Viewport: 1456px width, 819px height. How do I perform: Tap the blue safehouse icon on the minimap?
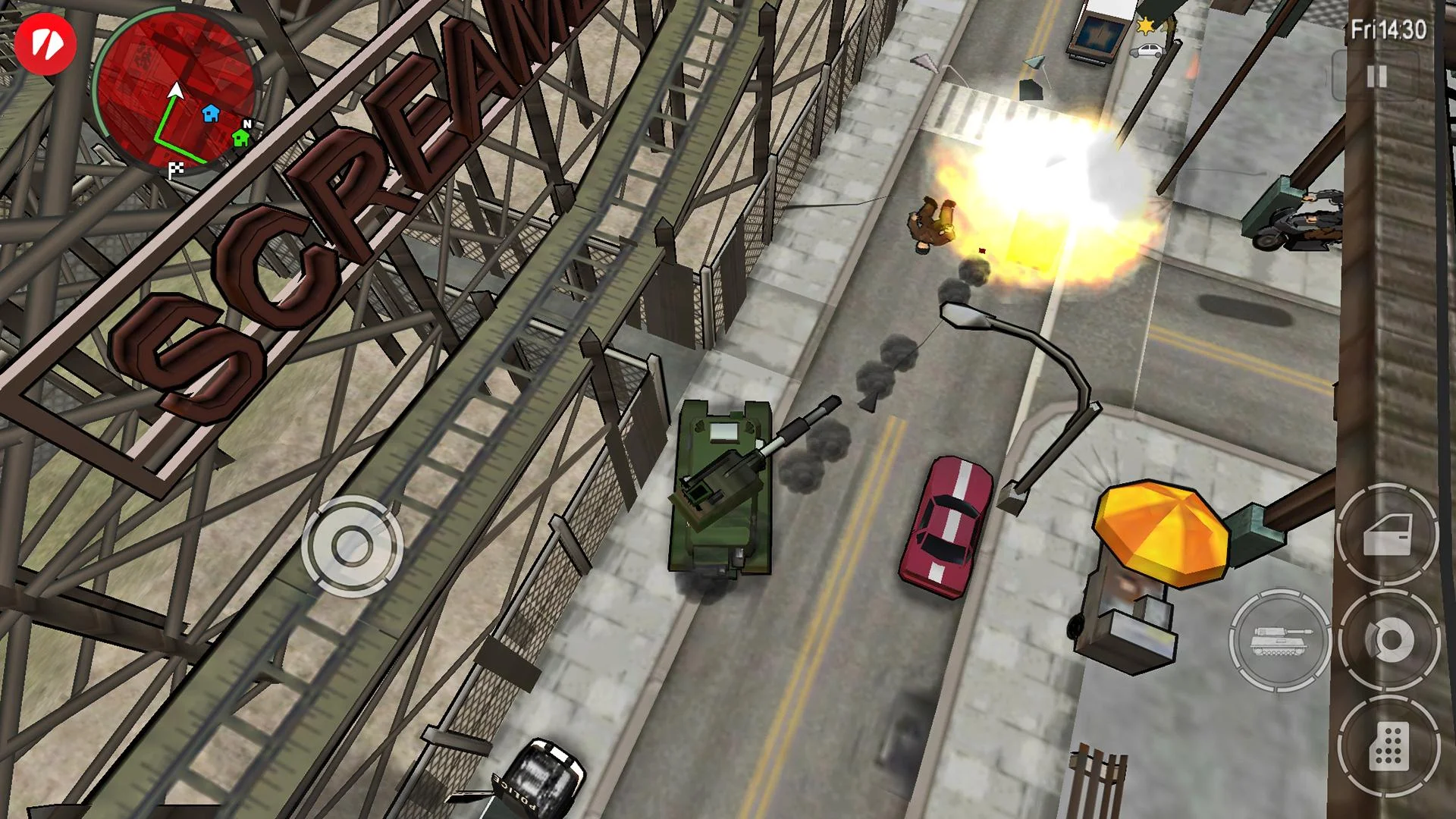(211, 112)
